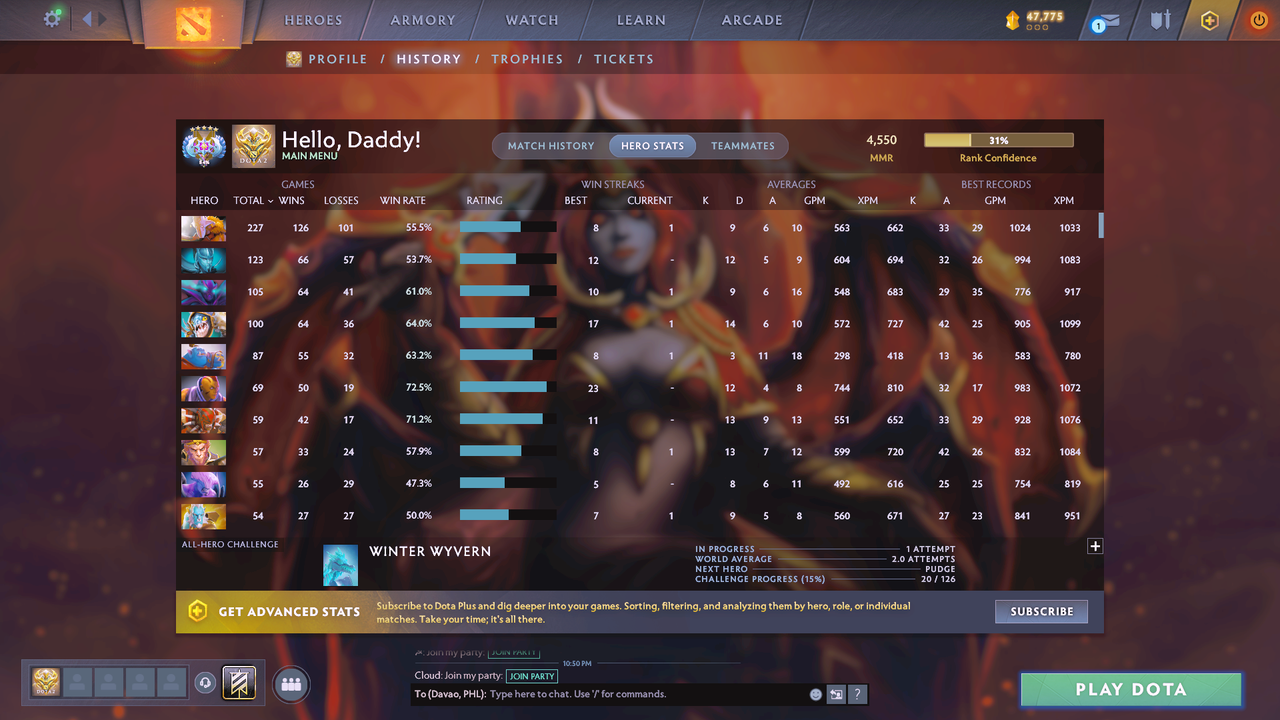Screen dimensions: 1280x720
Task: Expand the All-Hero Challenge panel with plus
Action: pyautogui.click(x=1095, y=546)
